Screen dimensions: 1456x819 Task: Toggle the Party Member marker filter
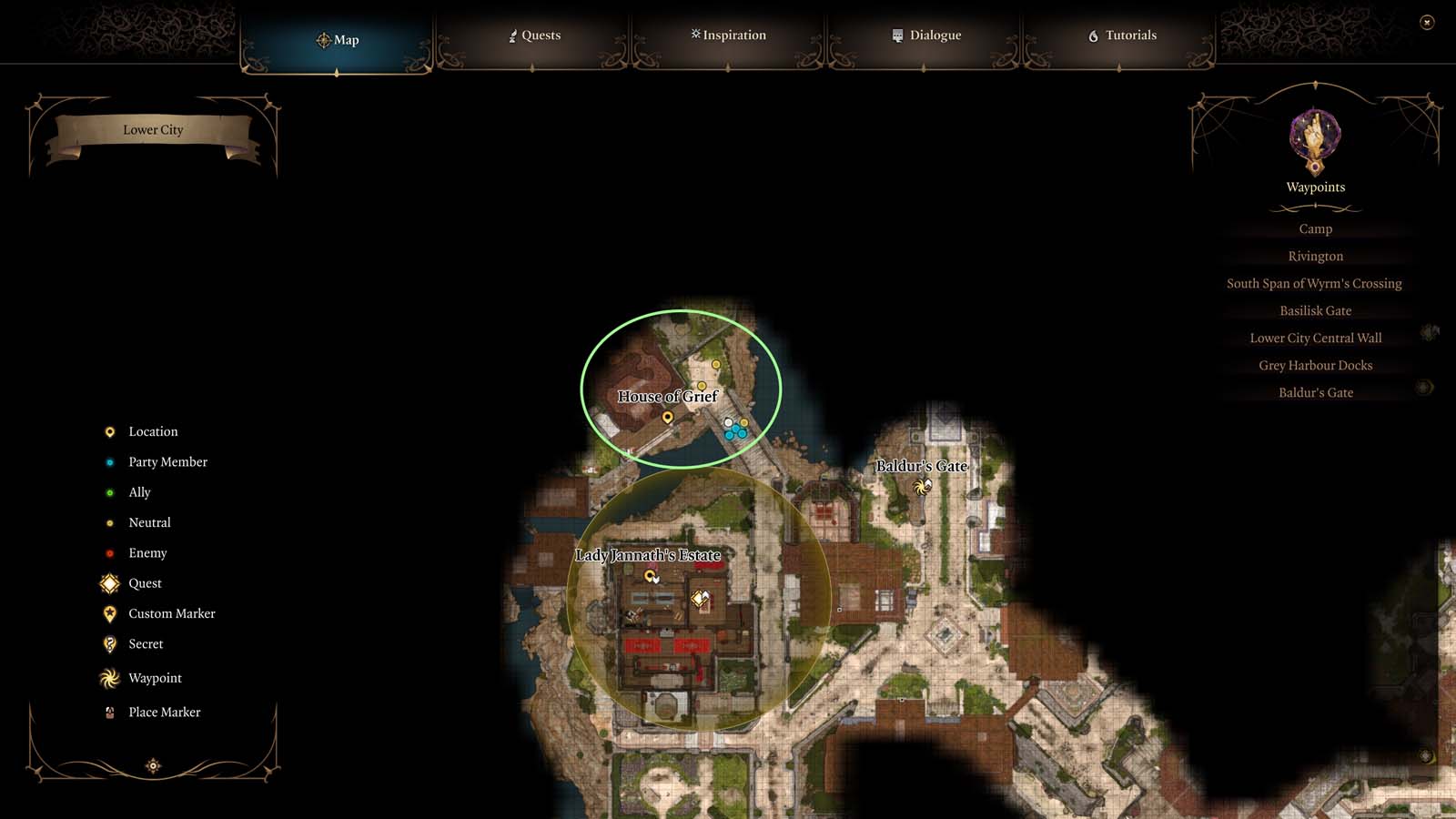(109, 461)
